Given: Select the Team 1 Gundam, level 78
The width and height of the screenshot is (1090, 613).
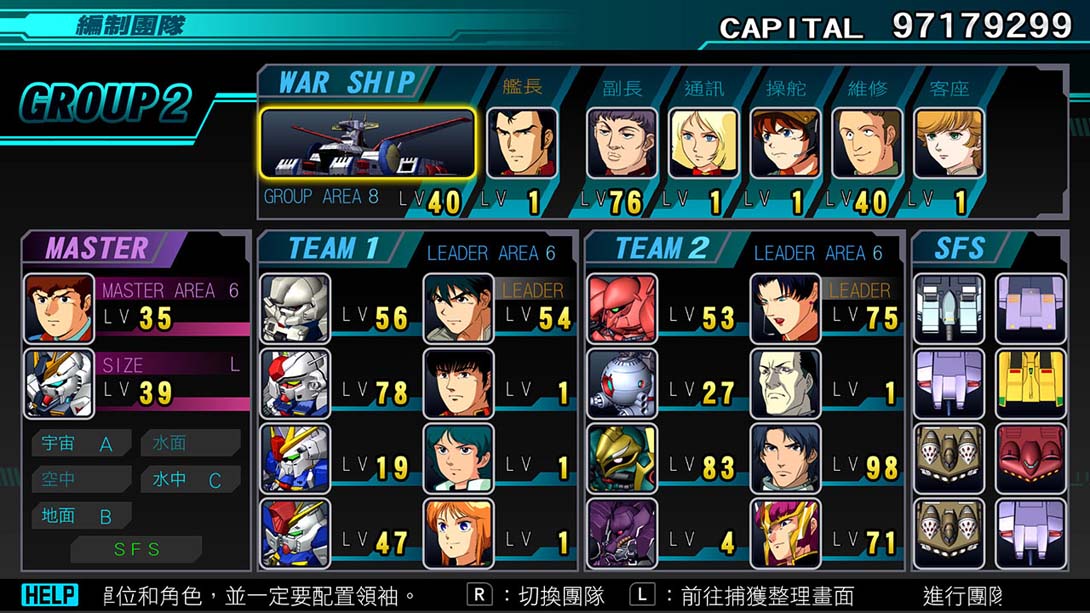Looking at the screenshot, I should tap(295, 384).
